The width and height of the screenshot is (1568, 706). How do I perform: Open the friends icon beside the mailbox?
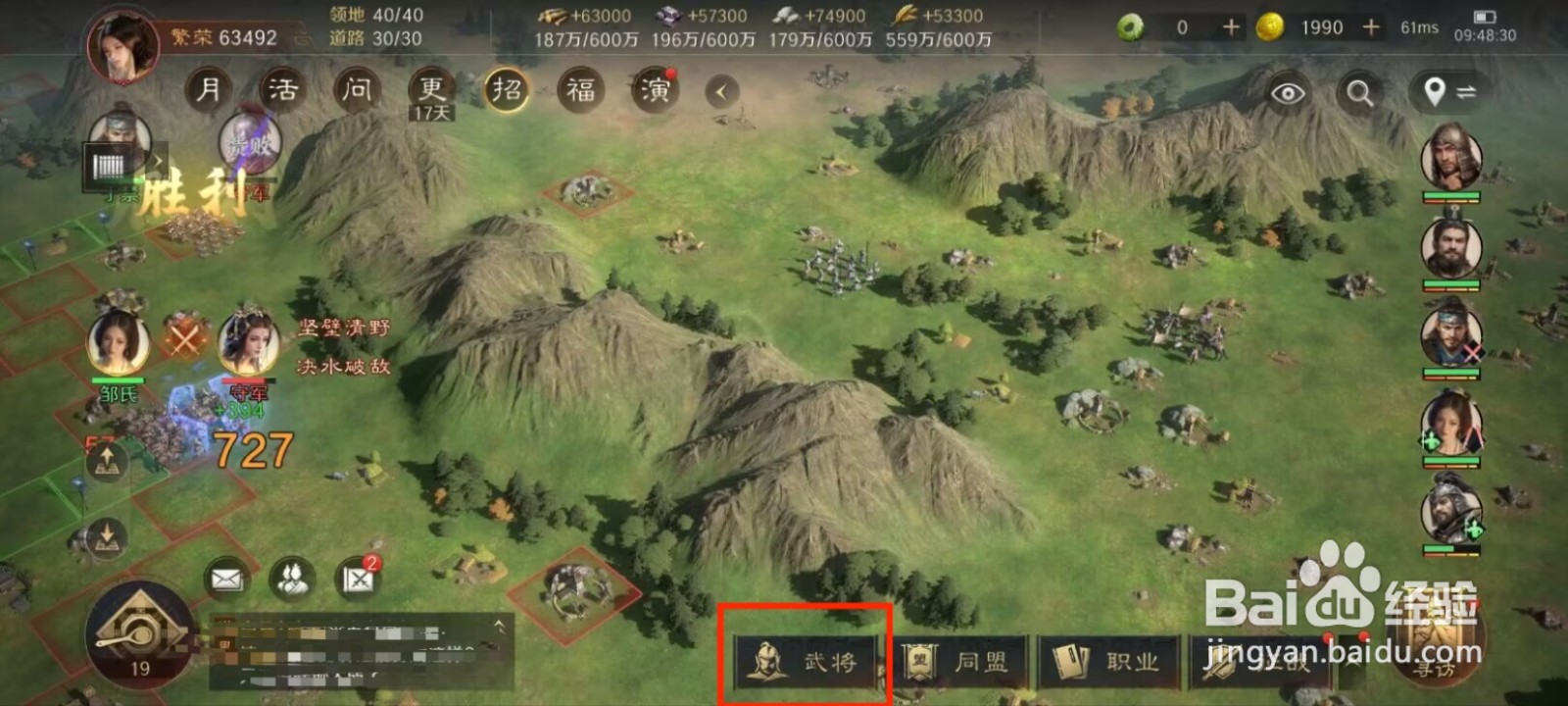(x=289, y=580)
